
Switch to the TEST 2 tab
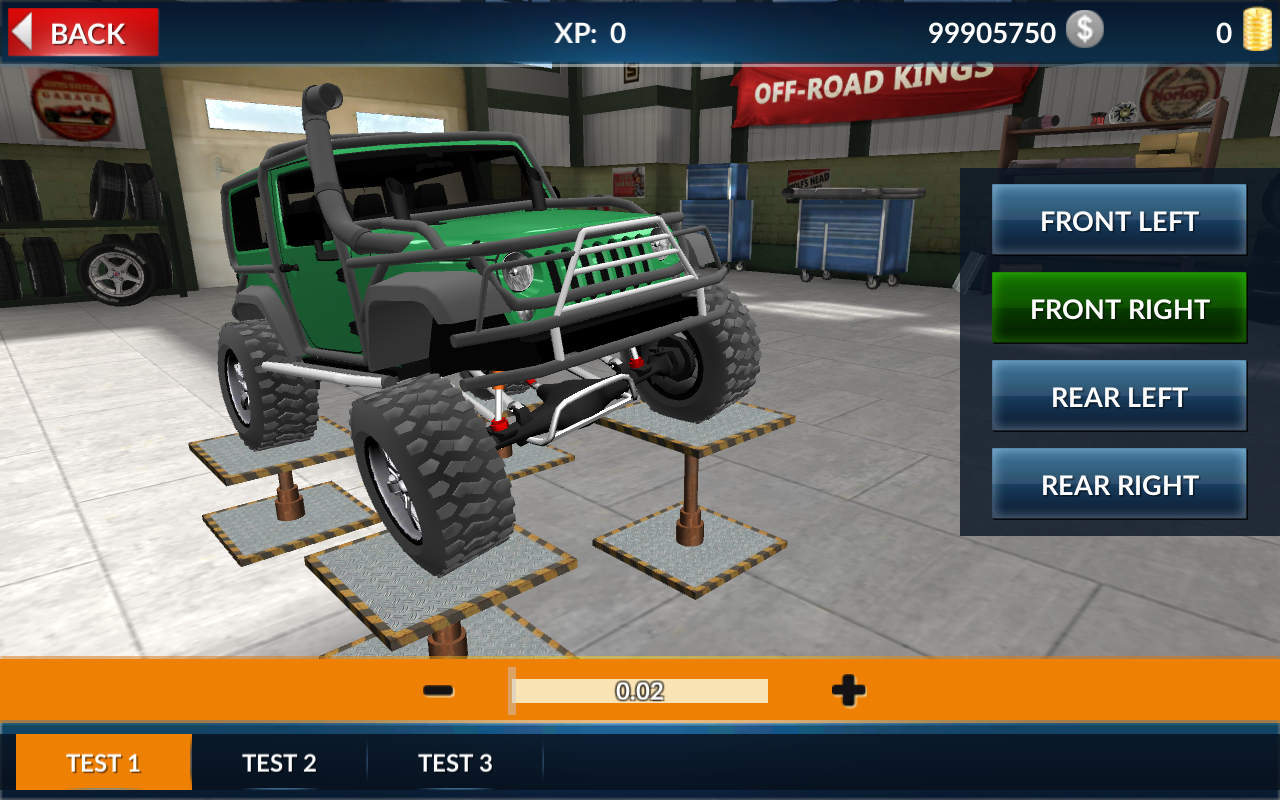tap(280, 762)
